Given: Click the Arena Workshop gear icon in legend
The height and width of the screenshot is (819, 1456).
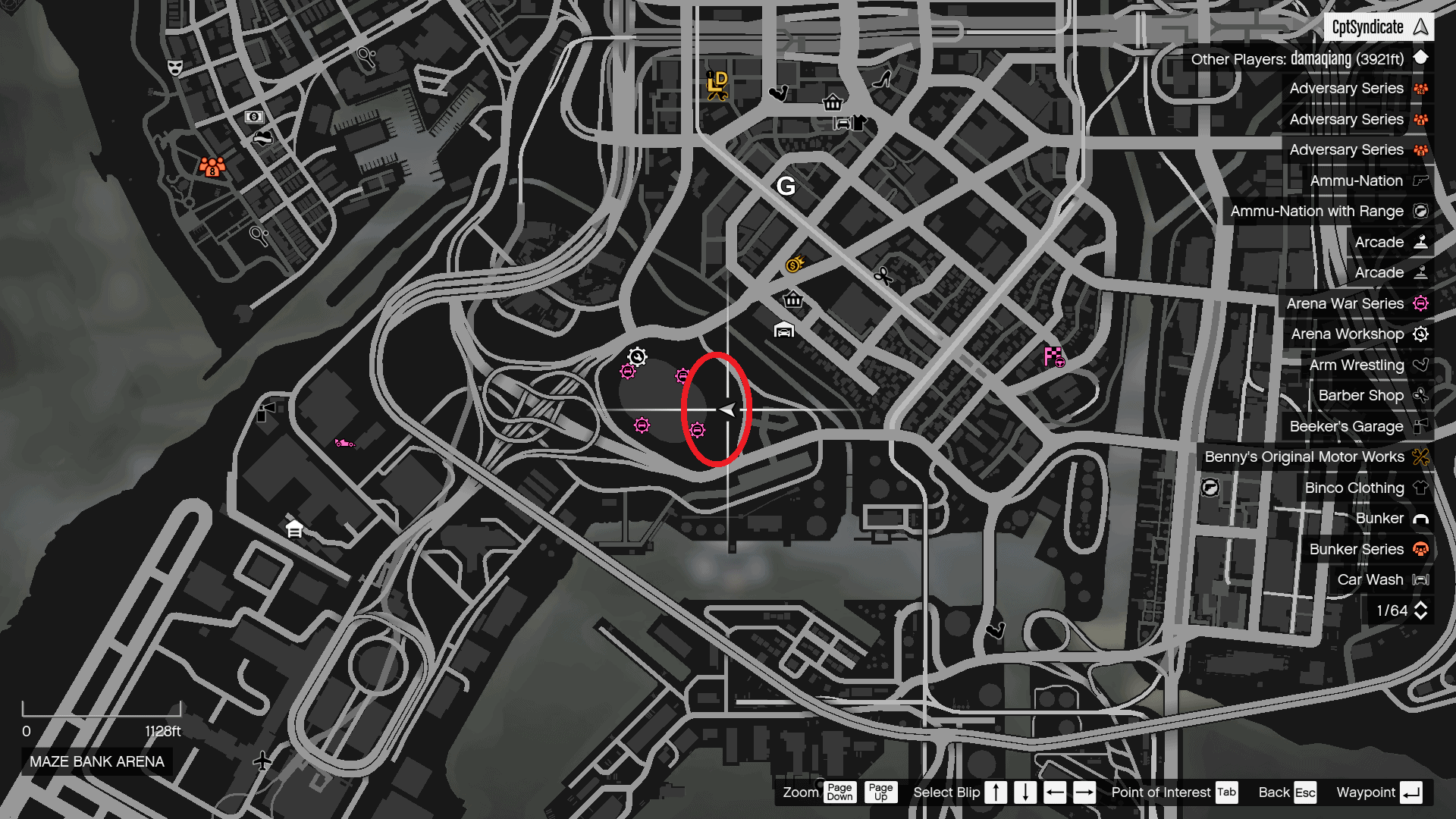Looking at the screenshot, I should (1420, 334).
